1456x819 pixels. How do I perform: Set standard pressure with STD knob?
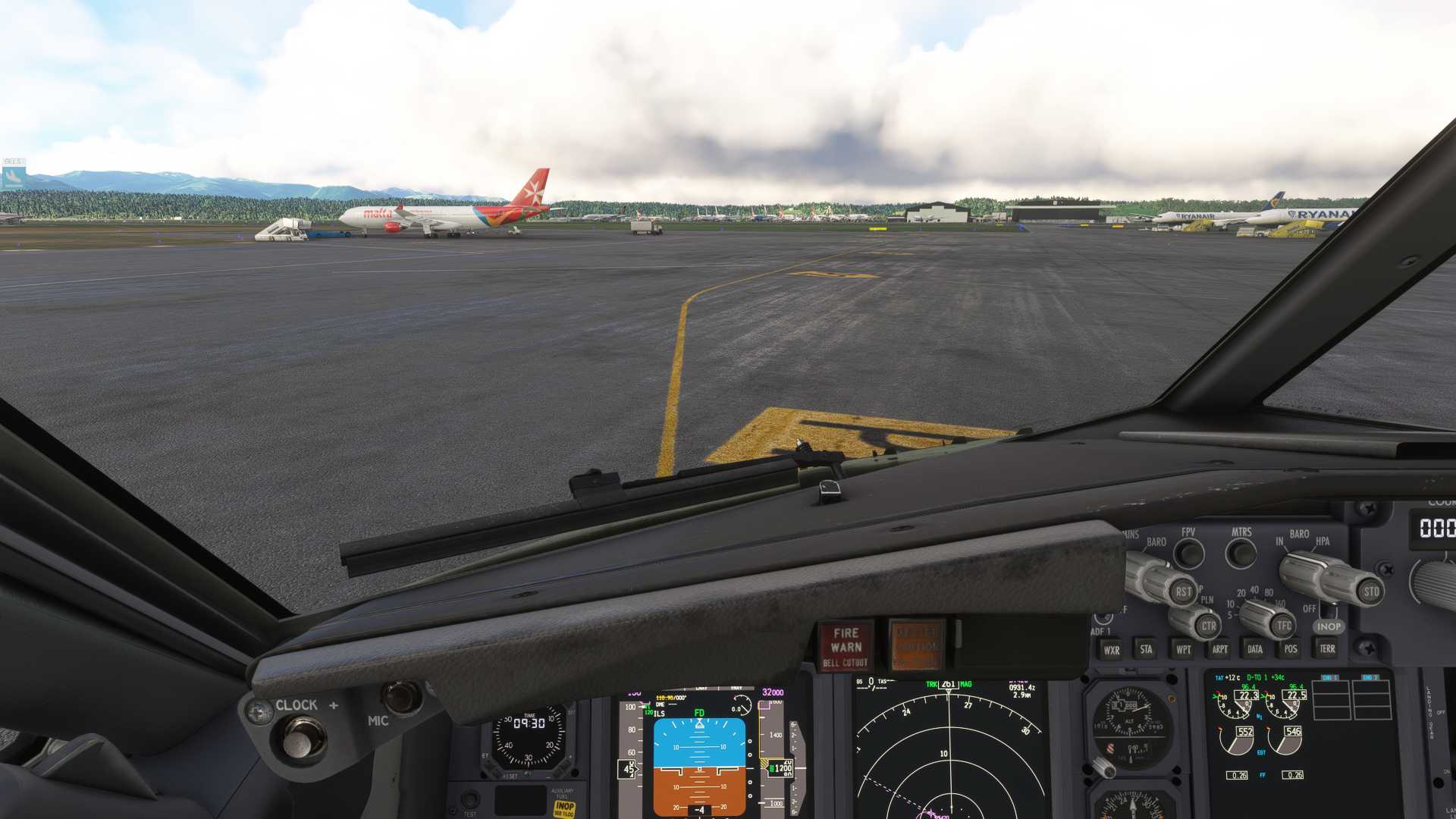pos(1370,591)
